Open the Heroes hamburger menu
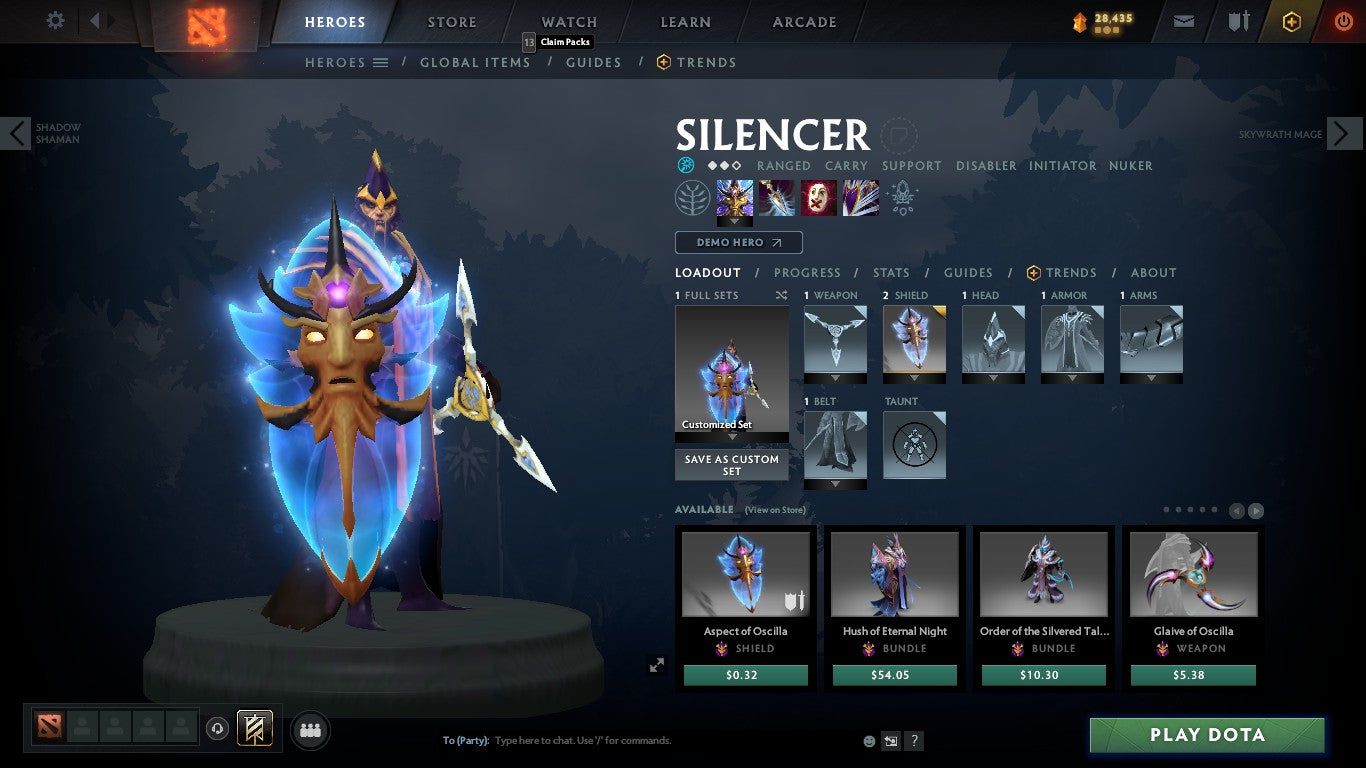The image size is (1366, 768). coord(380,62)
